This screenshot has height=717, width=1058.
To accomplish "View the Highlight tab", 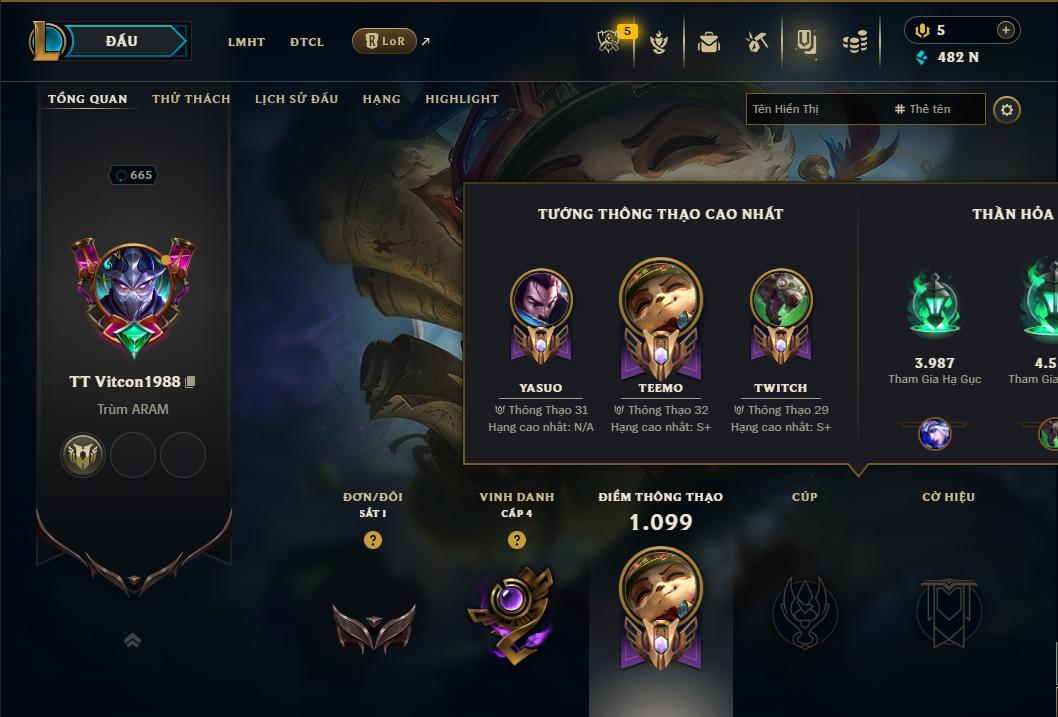I will pyautogui.click(x=461, y=99).
